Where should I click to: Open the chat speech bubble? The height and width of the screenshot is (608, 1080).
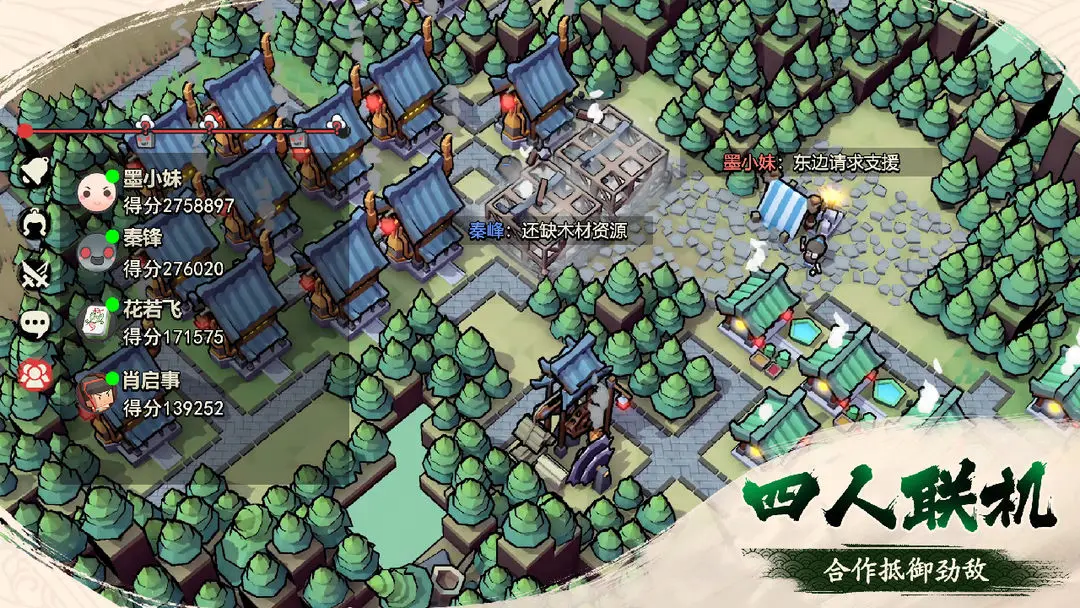[x=37, y=323]
